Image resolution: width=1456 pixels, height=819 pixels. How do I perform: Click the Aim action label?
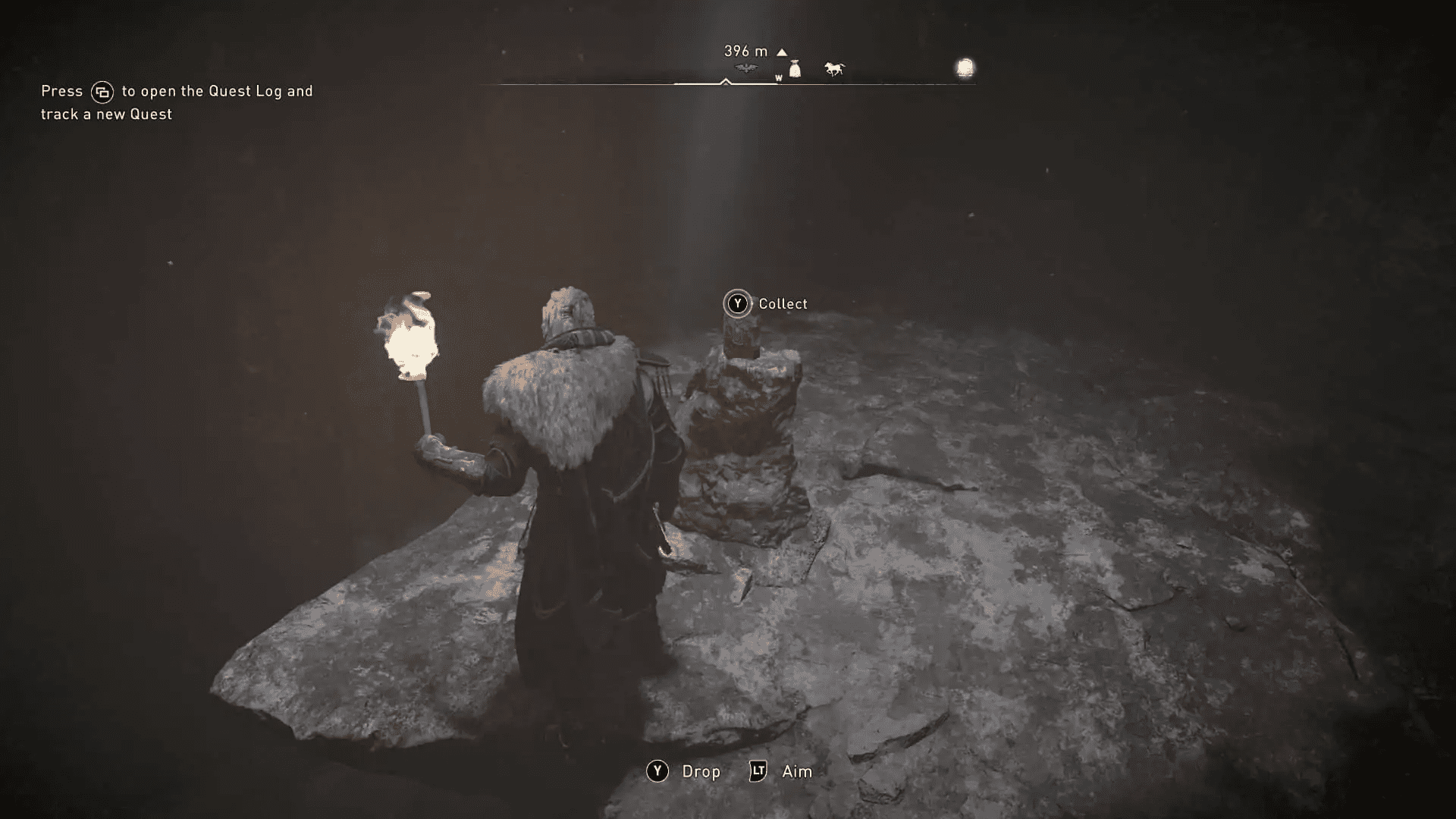796,772
